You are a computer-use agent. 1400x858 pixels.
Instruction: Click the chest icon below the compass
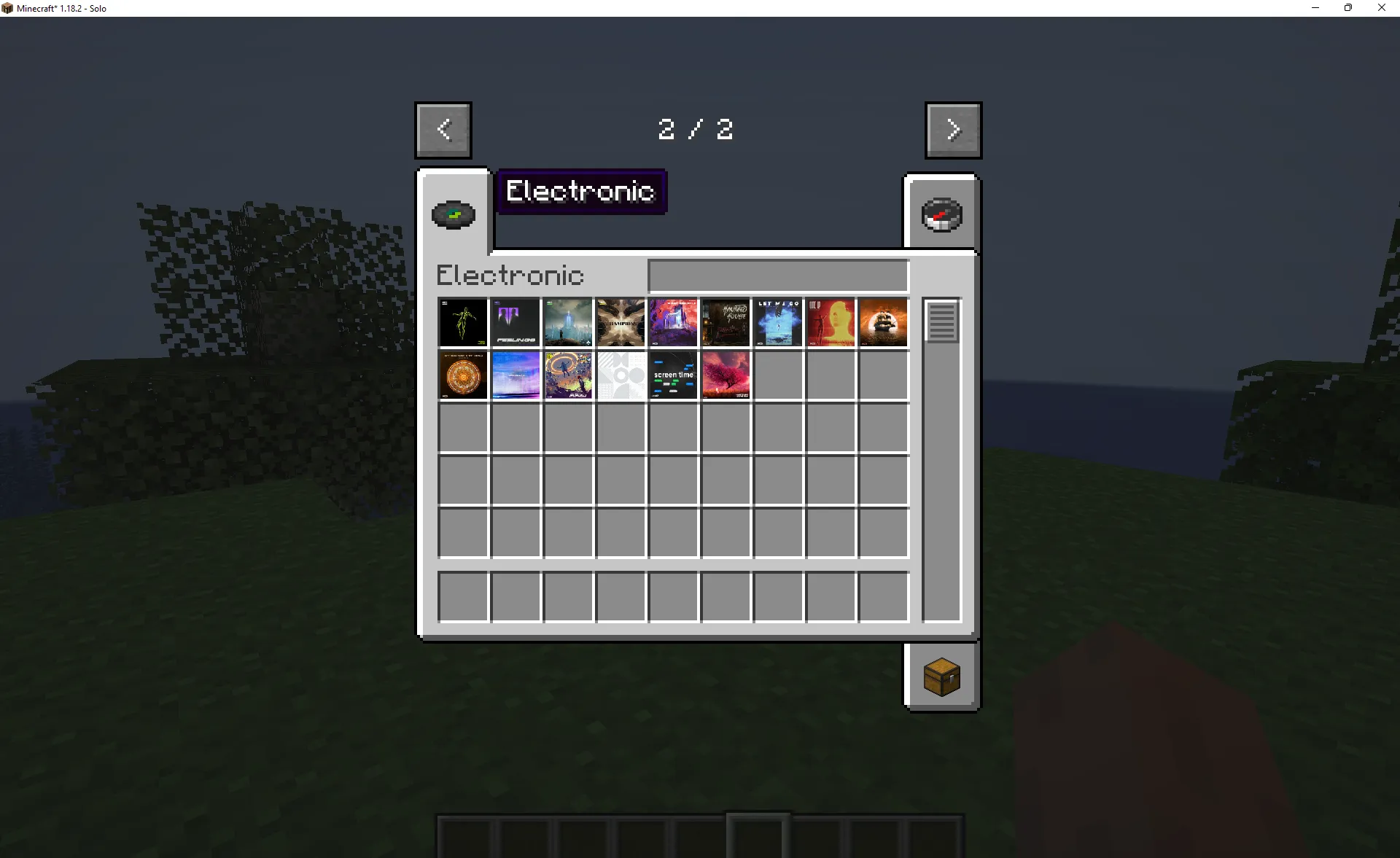[x=941, y=675]
